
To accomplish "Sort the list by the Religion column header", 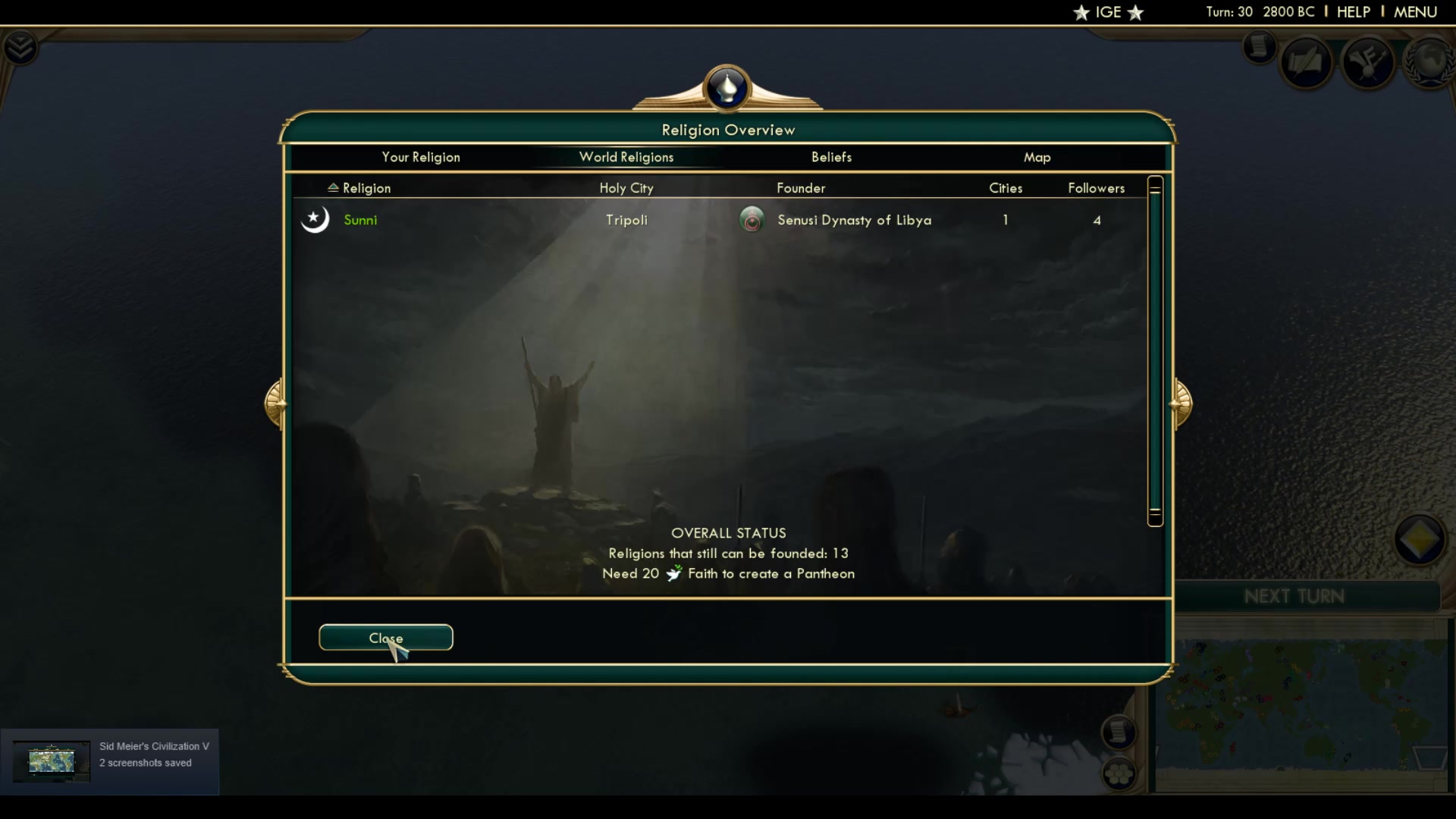I will [x=359, y=187].
